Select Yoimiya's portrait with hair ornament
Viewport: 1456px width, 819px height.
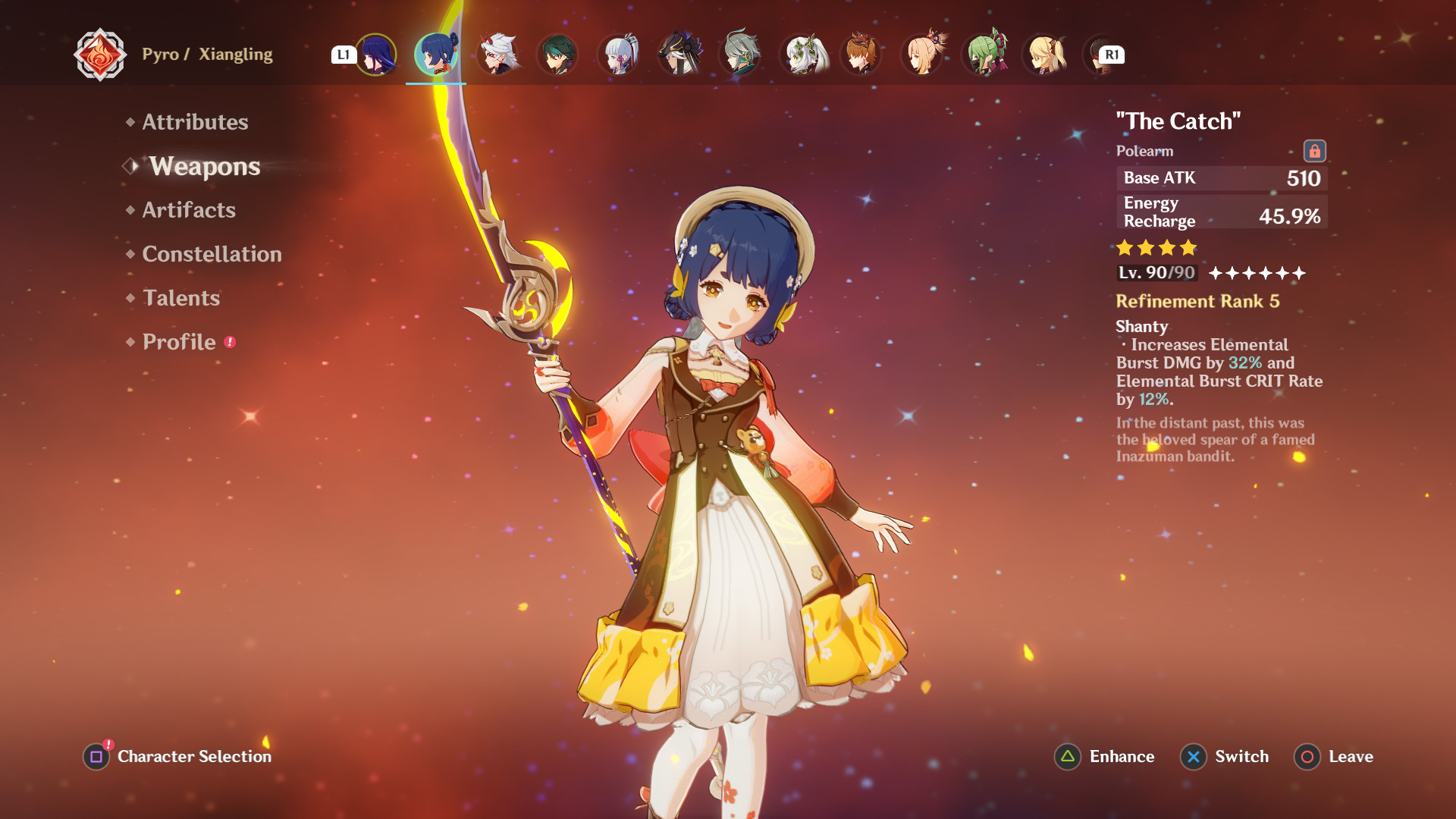(922, 55)
